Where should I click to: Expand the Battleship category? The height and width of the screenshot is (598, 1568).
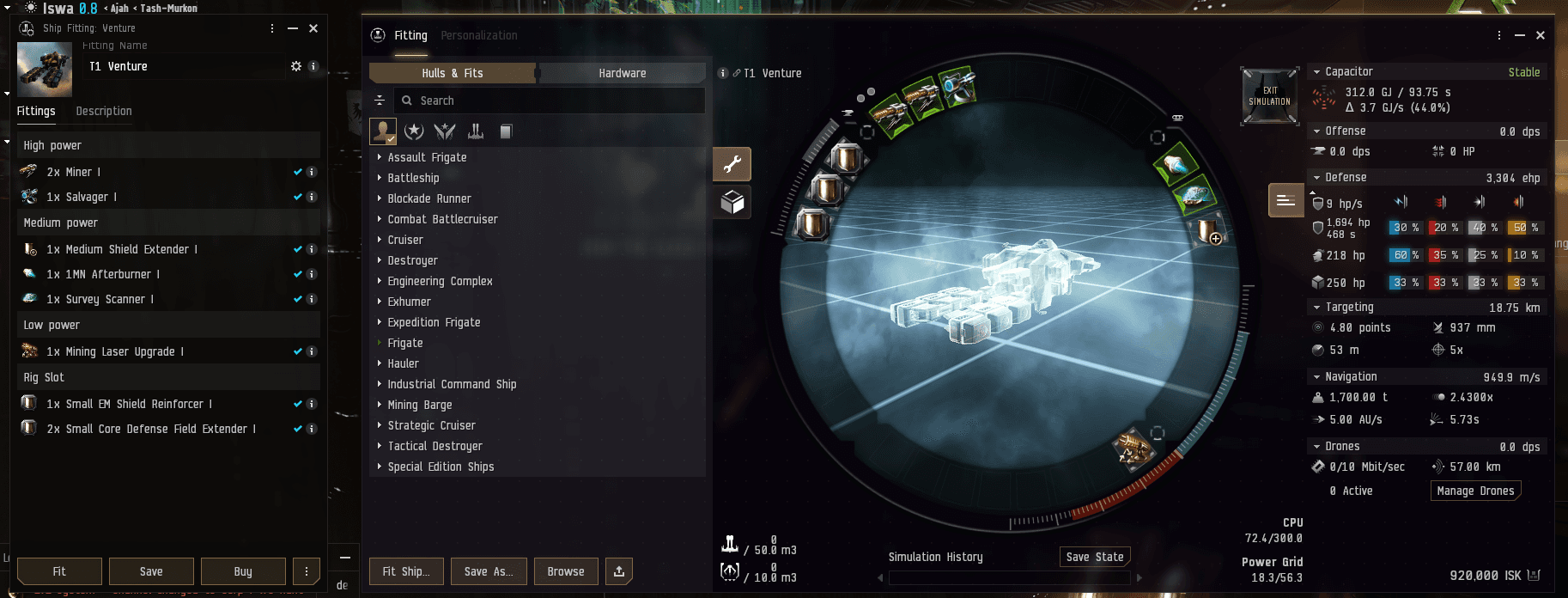413,178
